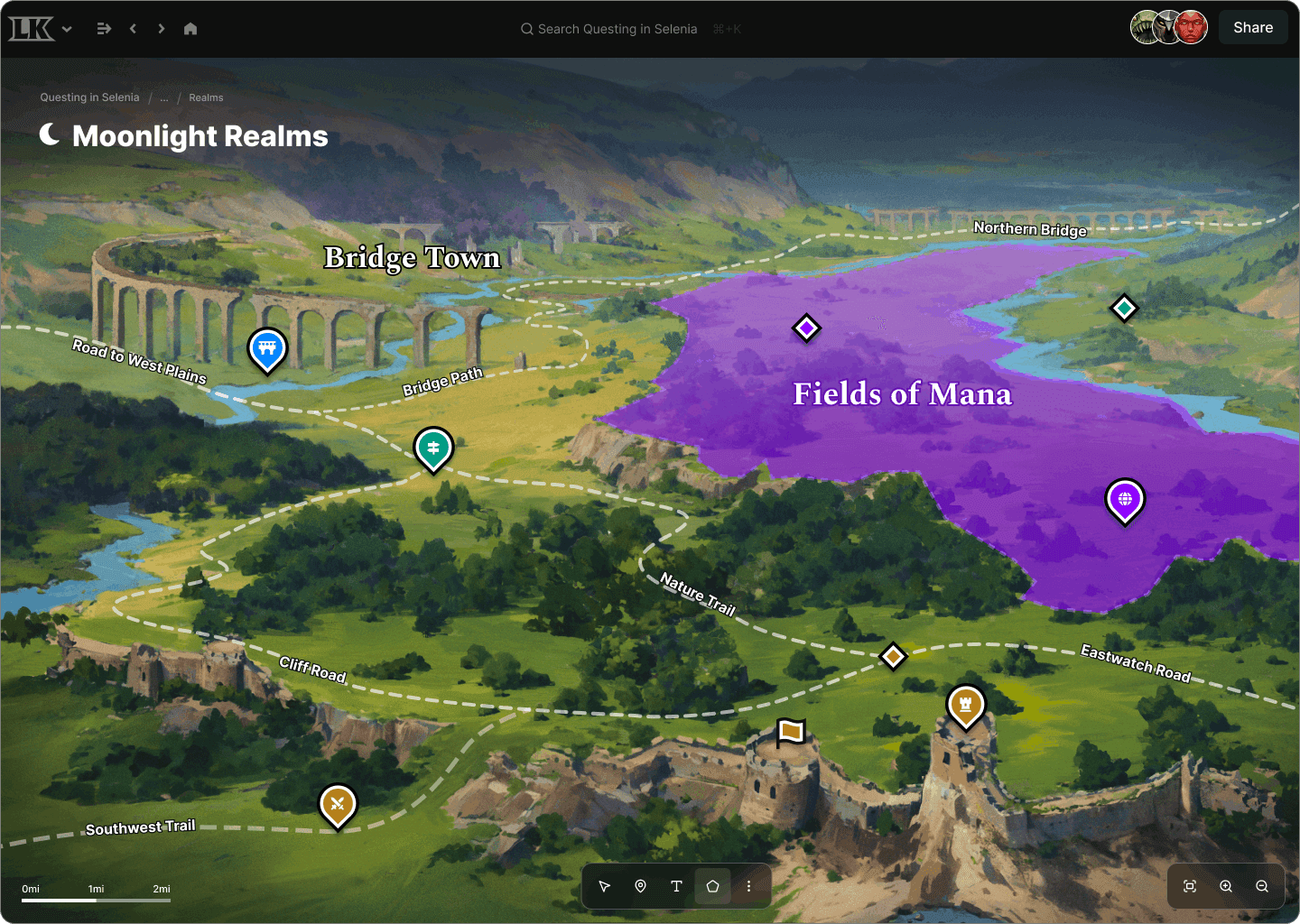Select the crossed-swords marker on Southwest Trail
The width and height of the screenshot is (1300, 924).
(338, 804)
